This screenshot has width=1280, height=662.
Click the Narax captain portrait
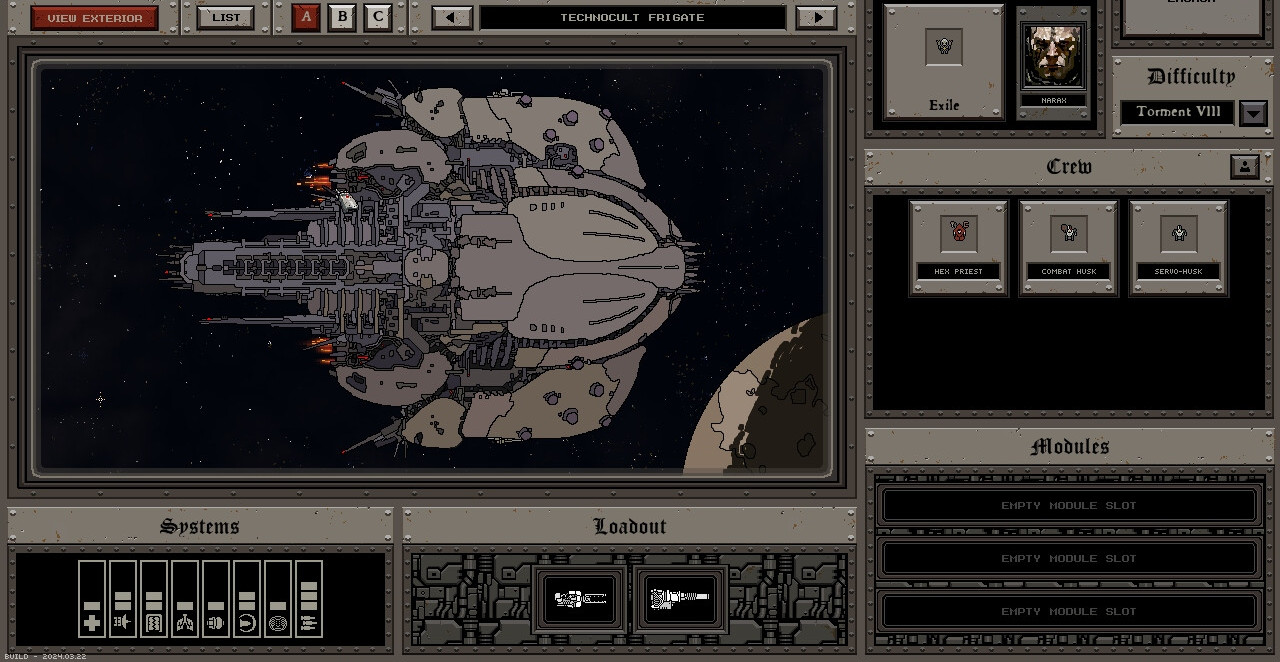tap(1053, 63)
